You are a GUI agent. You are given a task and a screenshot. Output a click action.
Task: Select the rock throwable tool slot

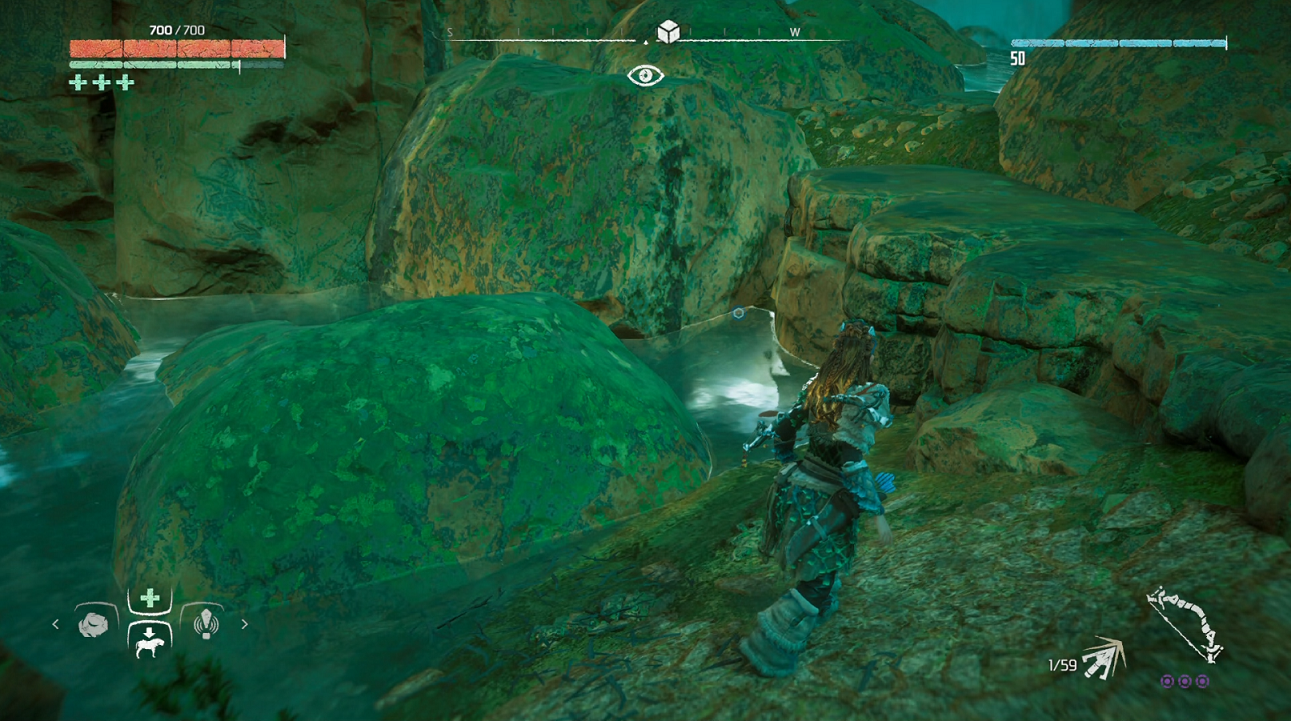[93, 624]
